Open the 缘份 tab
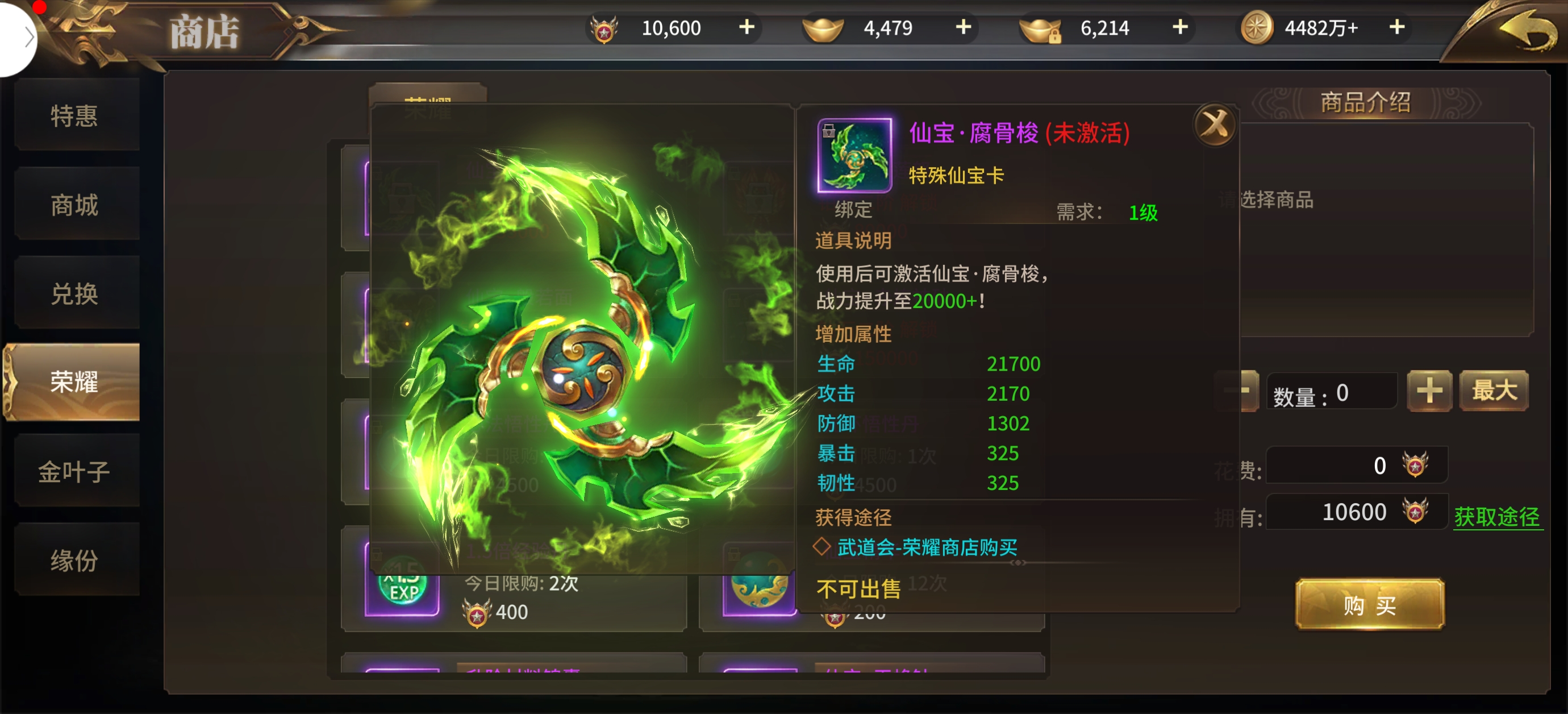Viewport: 1568px width, 714px height. tap(74, 561)
